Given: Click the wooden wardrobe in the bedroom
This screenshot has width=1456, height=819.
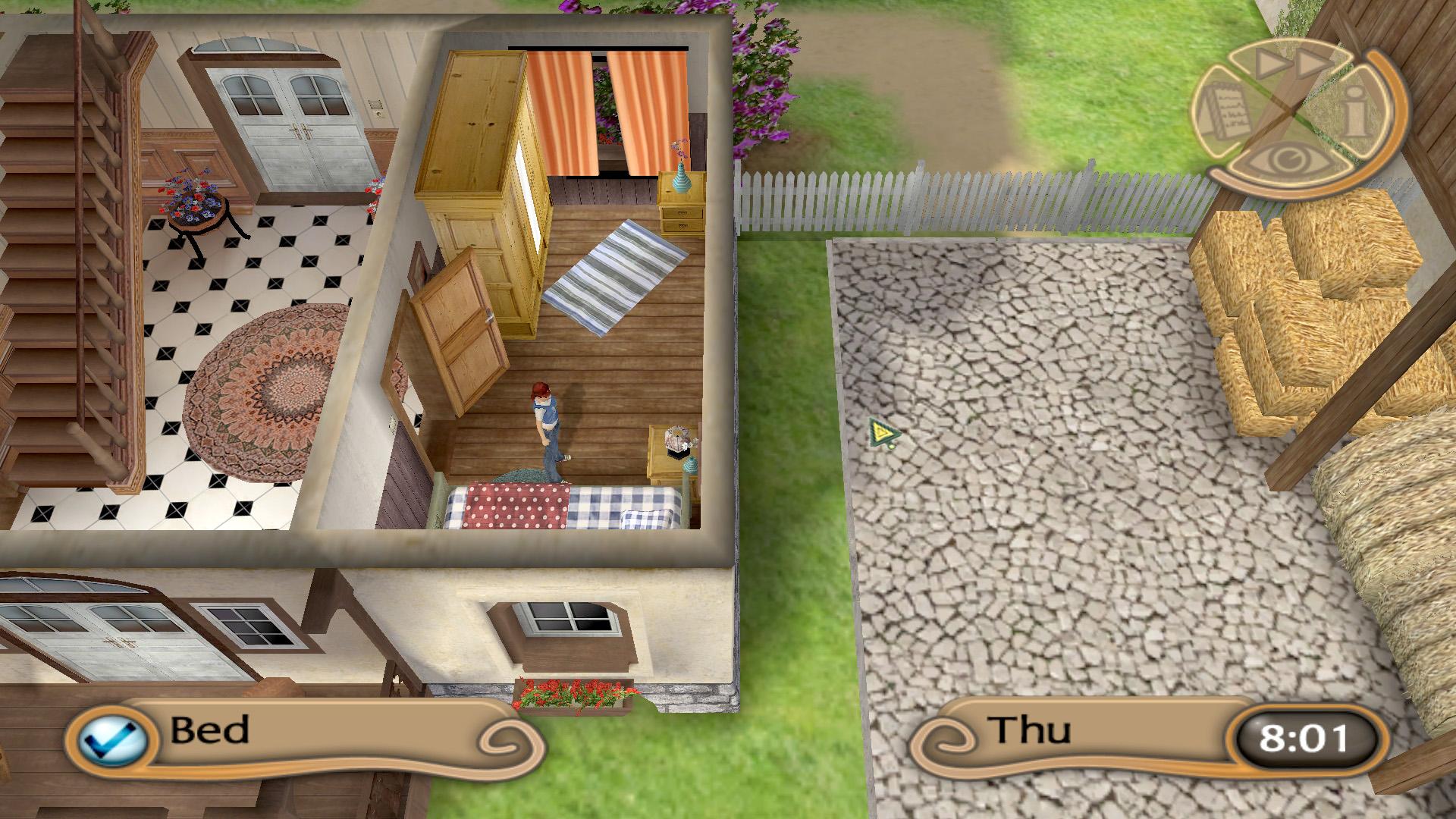Looking at the screenshot, I should click(x=478, y=167).
